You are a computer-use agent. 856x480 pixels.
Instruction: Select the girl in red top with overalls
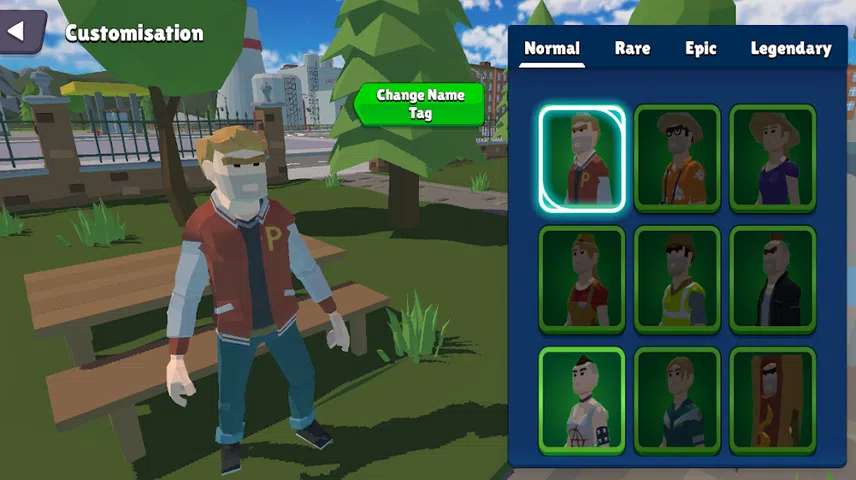(x=582, y=279)
